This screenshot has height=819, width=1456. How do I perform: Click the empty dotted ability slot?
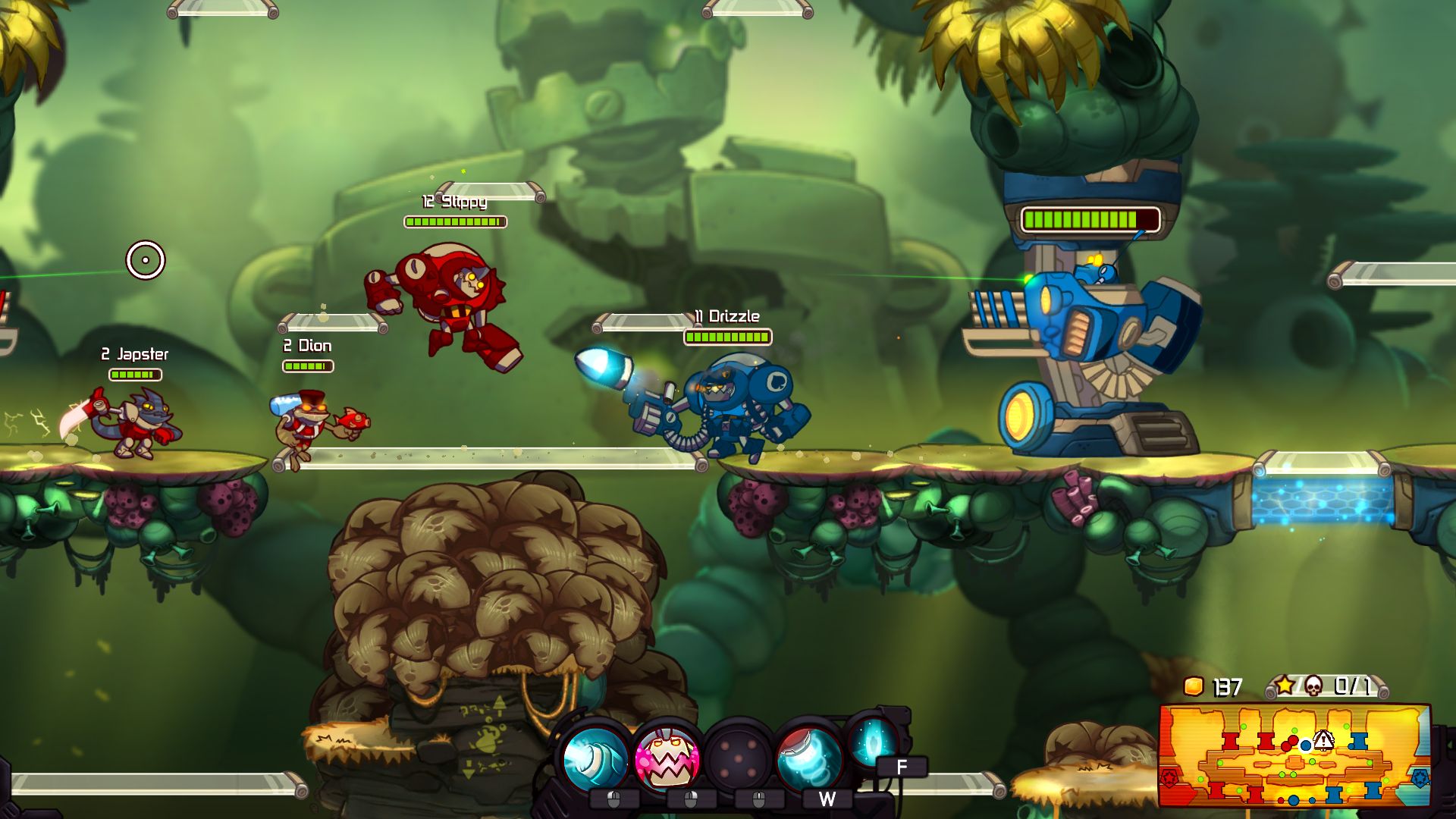[737, 758]
